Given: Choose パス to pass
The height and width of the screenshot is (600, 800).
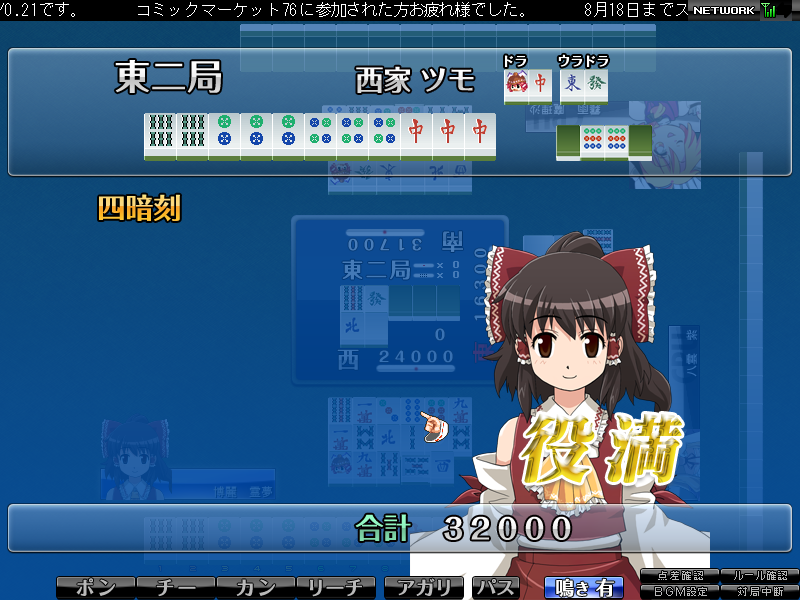Looking at the screenshot, I should pos(496,588).
